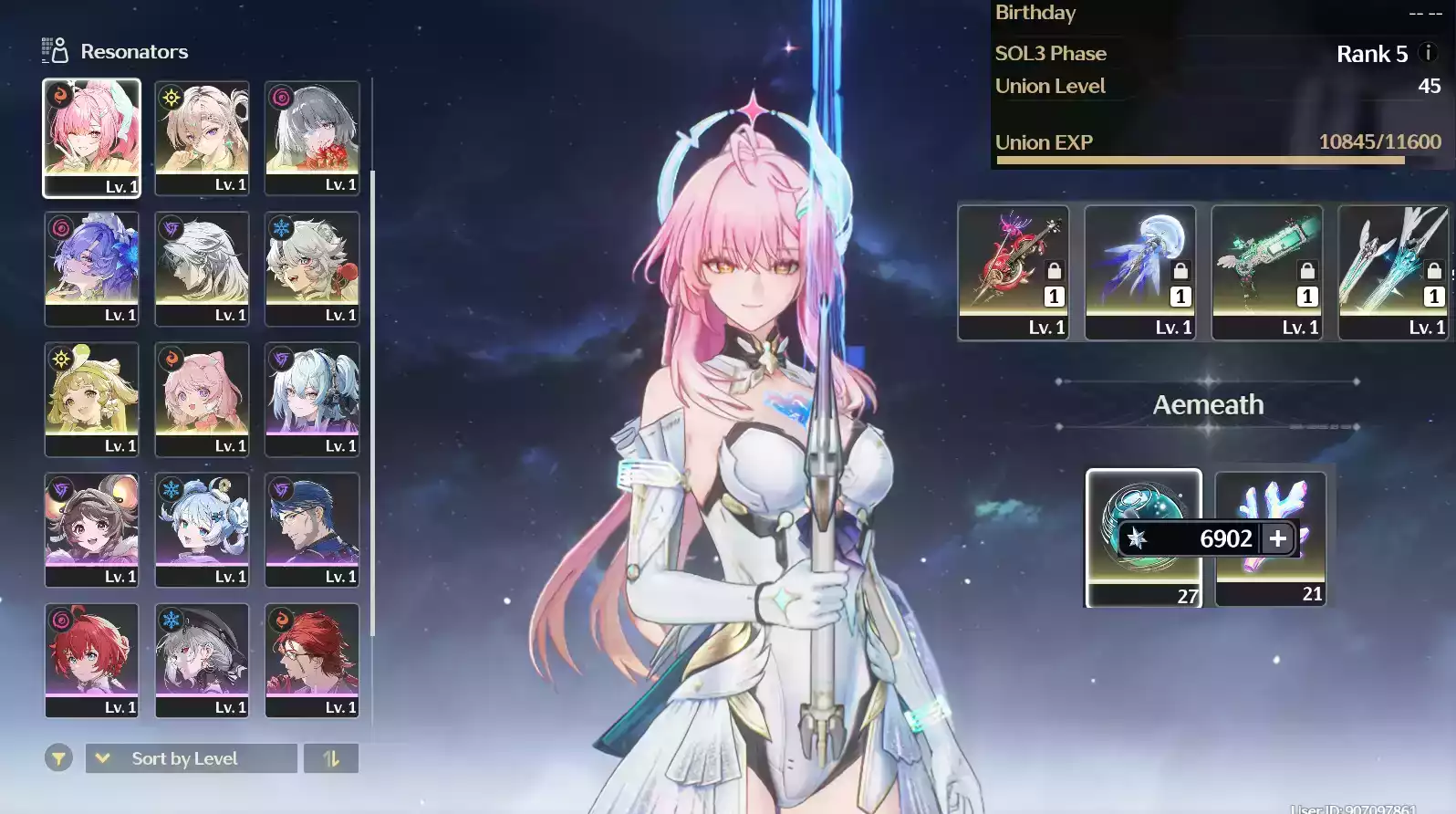Image resolution: width=1456 pixels, height=814 pixels.
Task: Open the resonator filter funnel button
Action: point(58,758)
